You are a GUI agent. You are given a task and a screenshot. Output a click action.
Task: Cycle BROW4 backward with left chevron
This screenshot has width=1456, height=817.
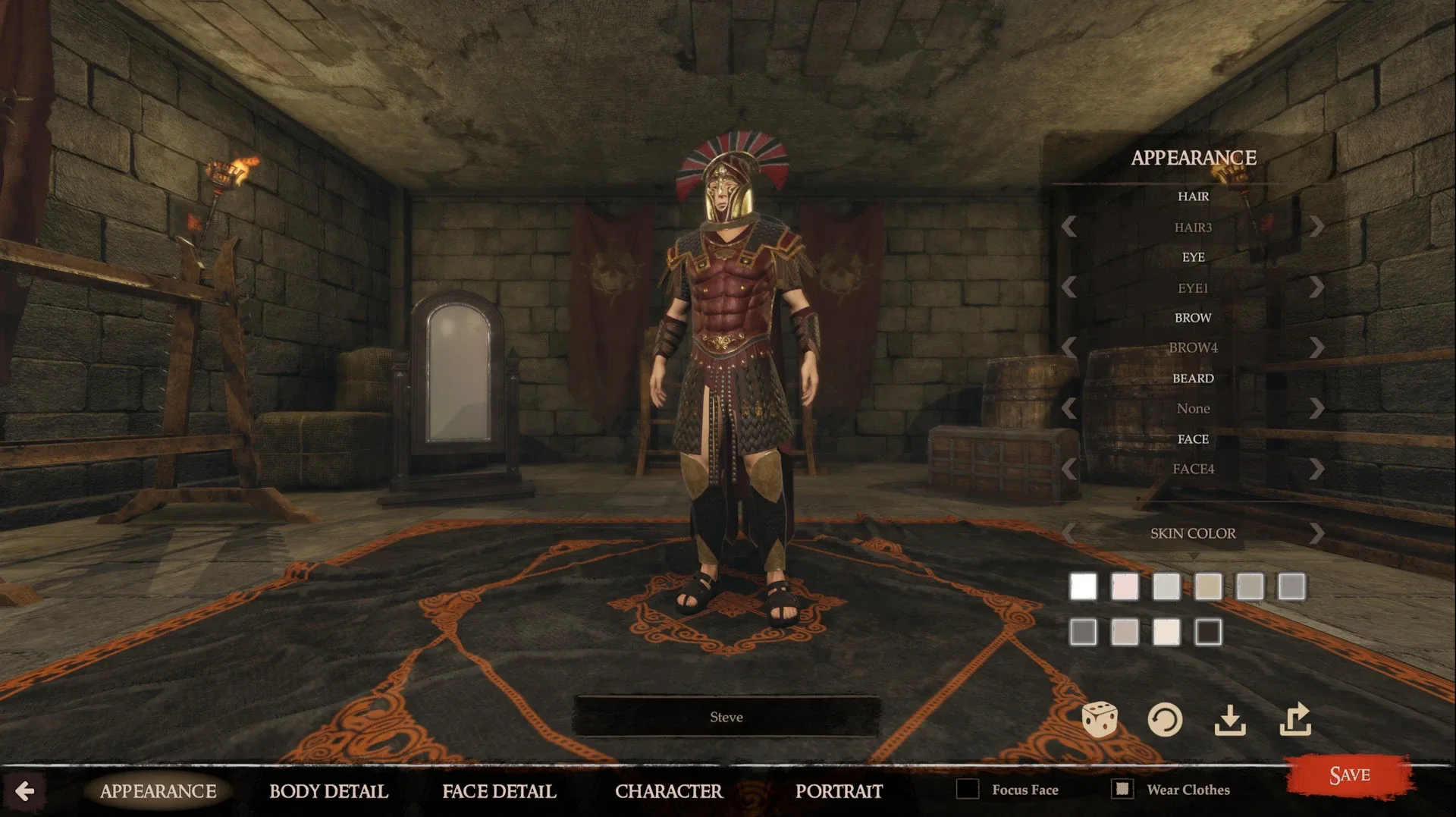(1068, 347)
